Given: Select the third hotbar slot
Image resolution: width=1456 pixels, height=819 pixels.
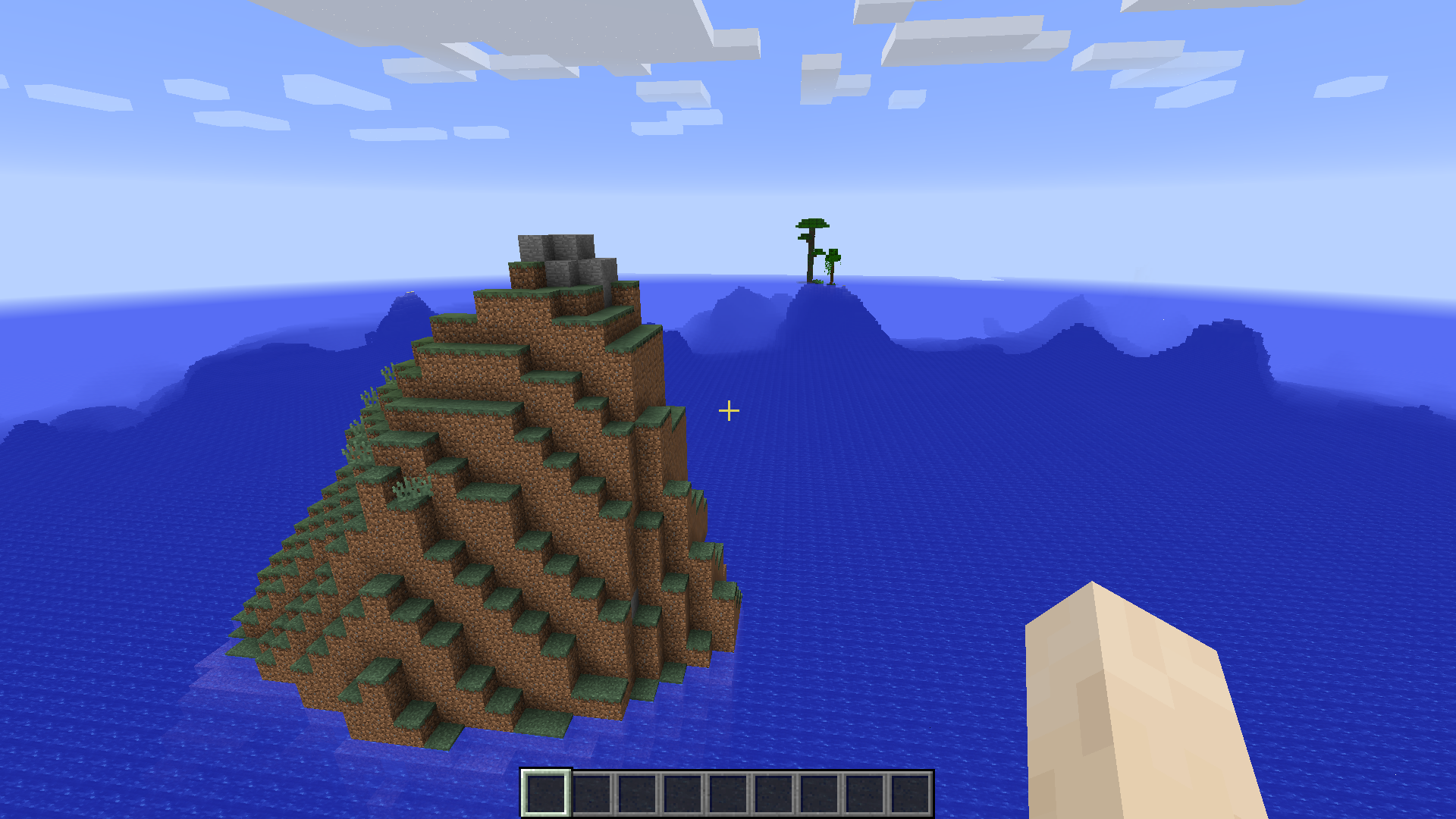Looking at the screenshot, I should tap(639, 794).
